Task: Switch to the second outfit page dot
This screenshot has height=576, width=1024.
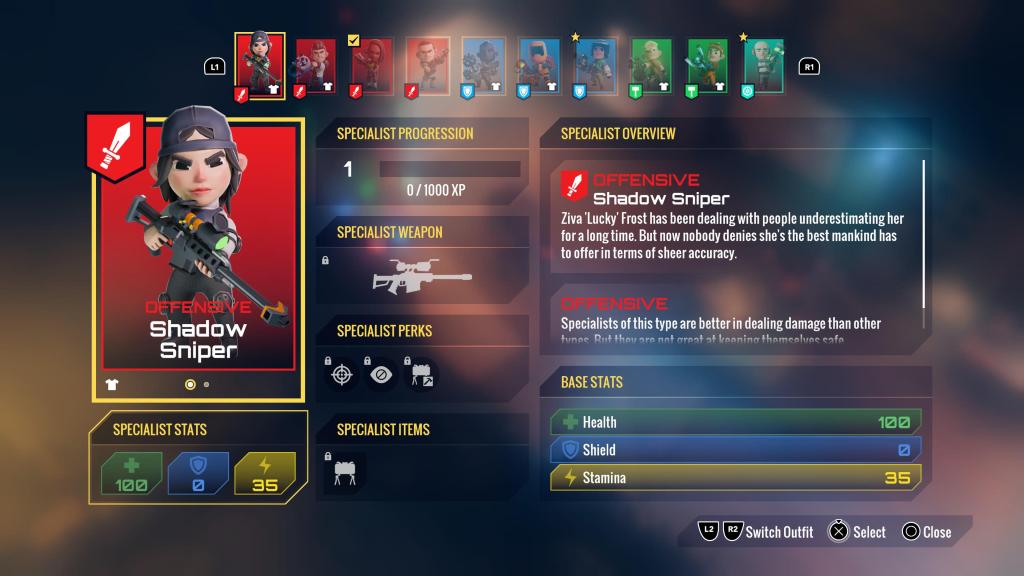Action: [206, 384]
